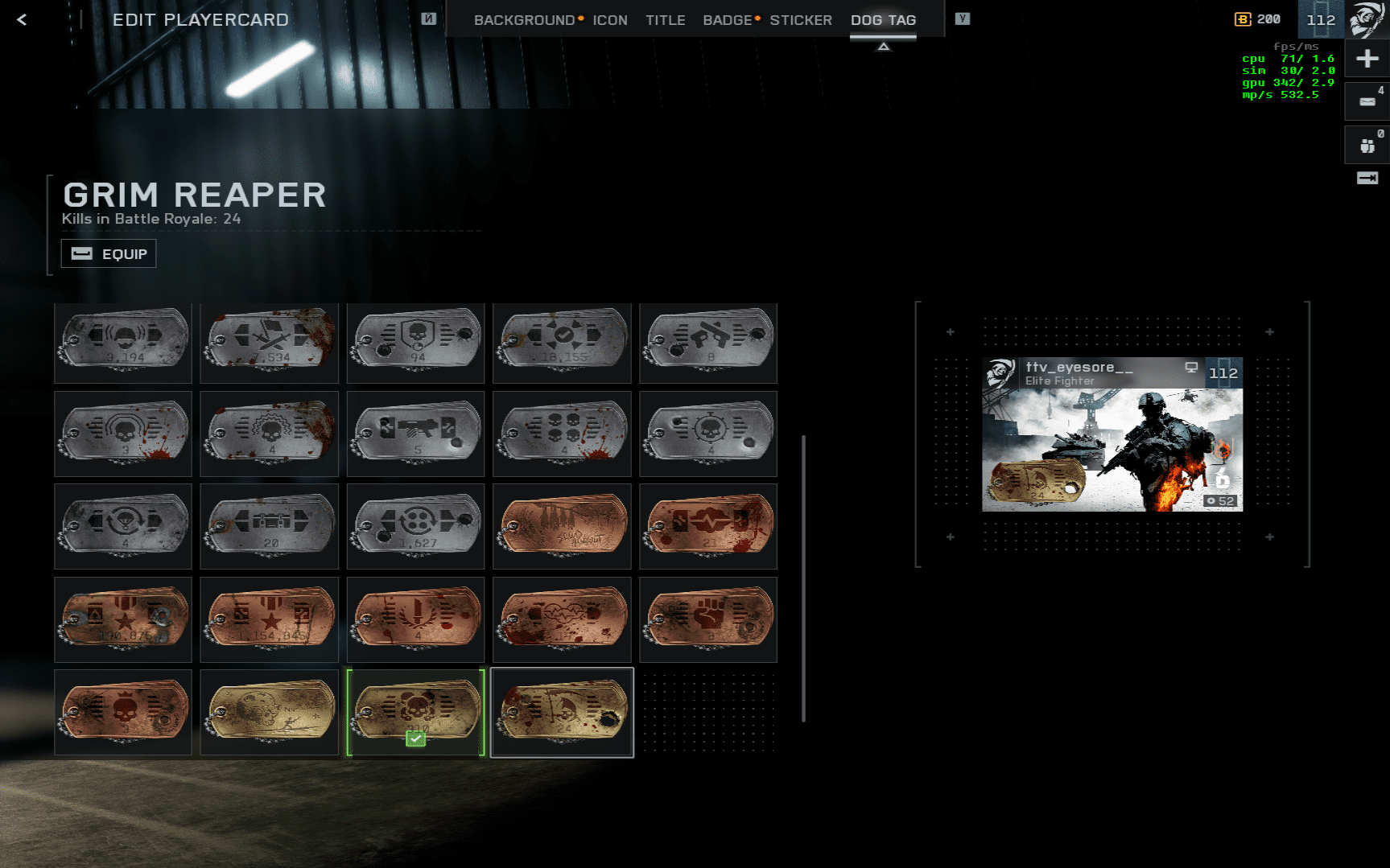This screenshot has width=1390, height=868.
Task: Pick the silver pistol dog tag
Action: pyautogui.click(x=708, y=341)
